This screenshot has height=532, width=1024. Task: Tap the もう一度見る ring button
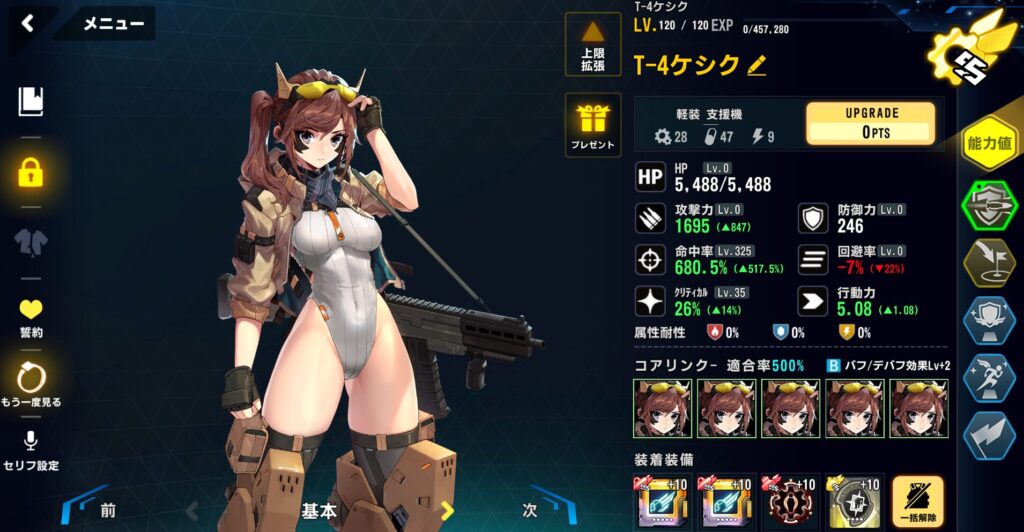[31, 384]
